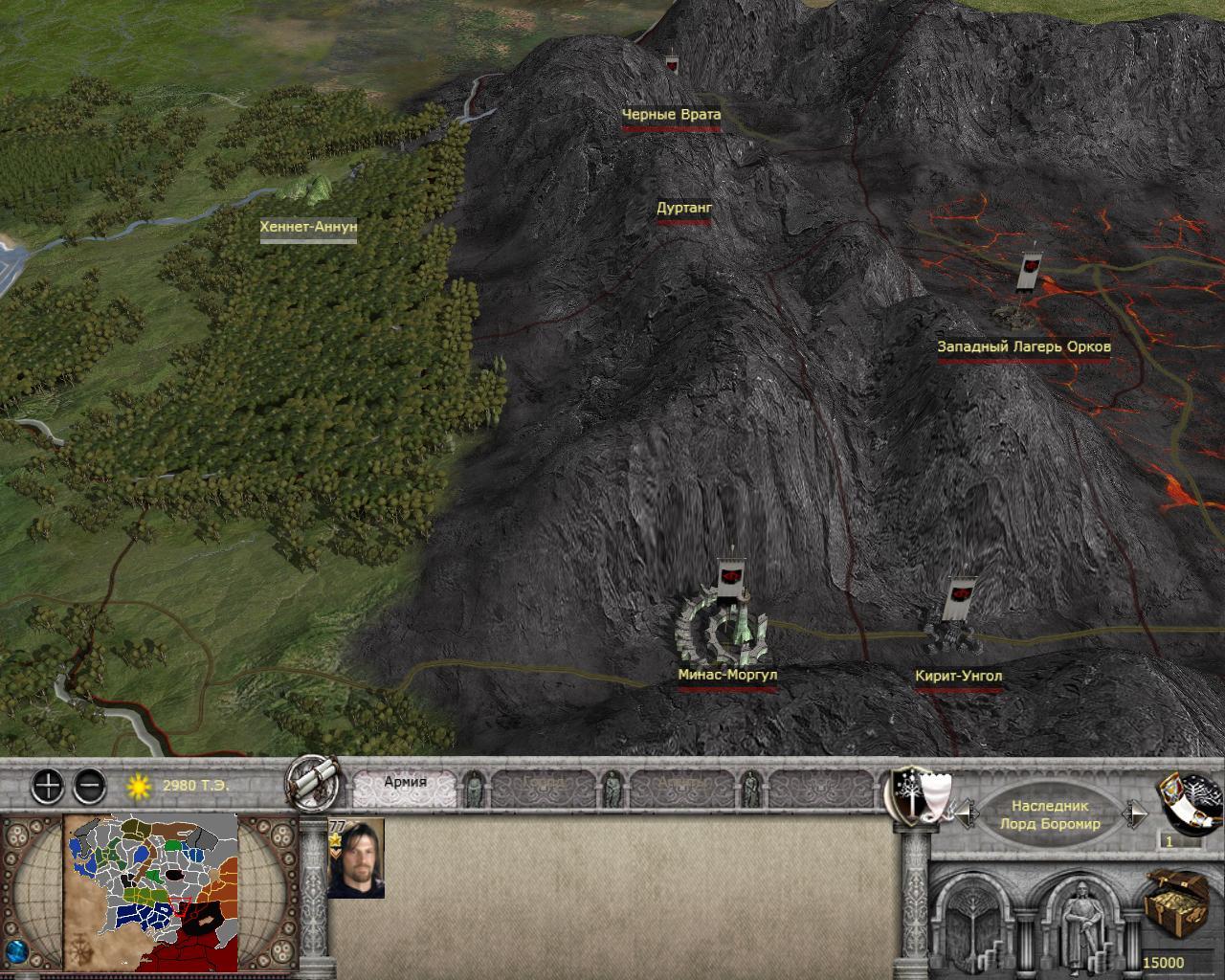The height and width of the screenshot is (980, 1225).
Task: Click the right arrow beside Лорд Боромир
Action: 1136,814
